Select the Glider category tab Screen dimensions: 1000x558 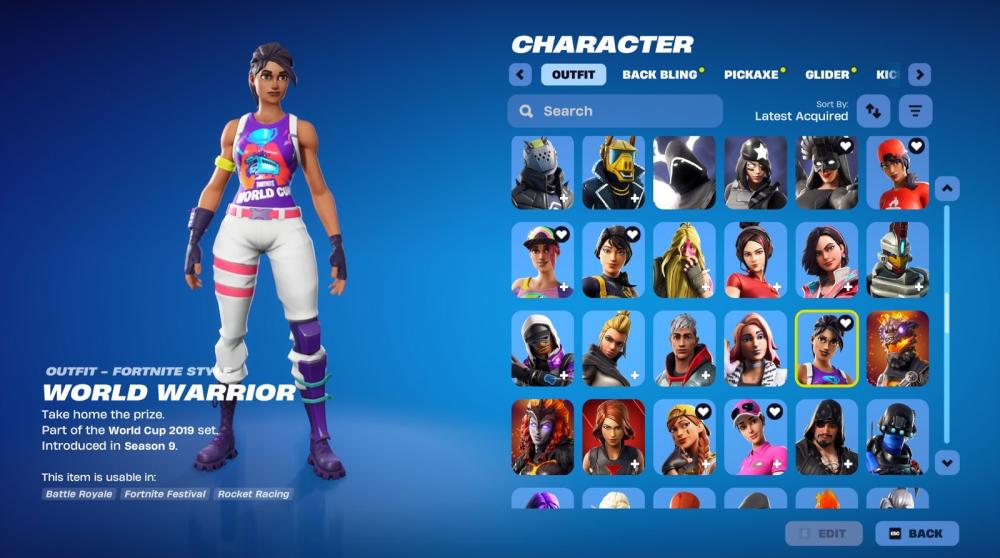pyautogui.click(x=830, y=75)
